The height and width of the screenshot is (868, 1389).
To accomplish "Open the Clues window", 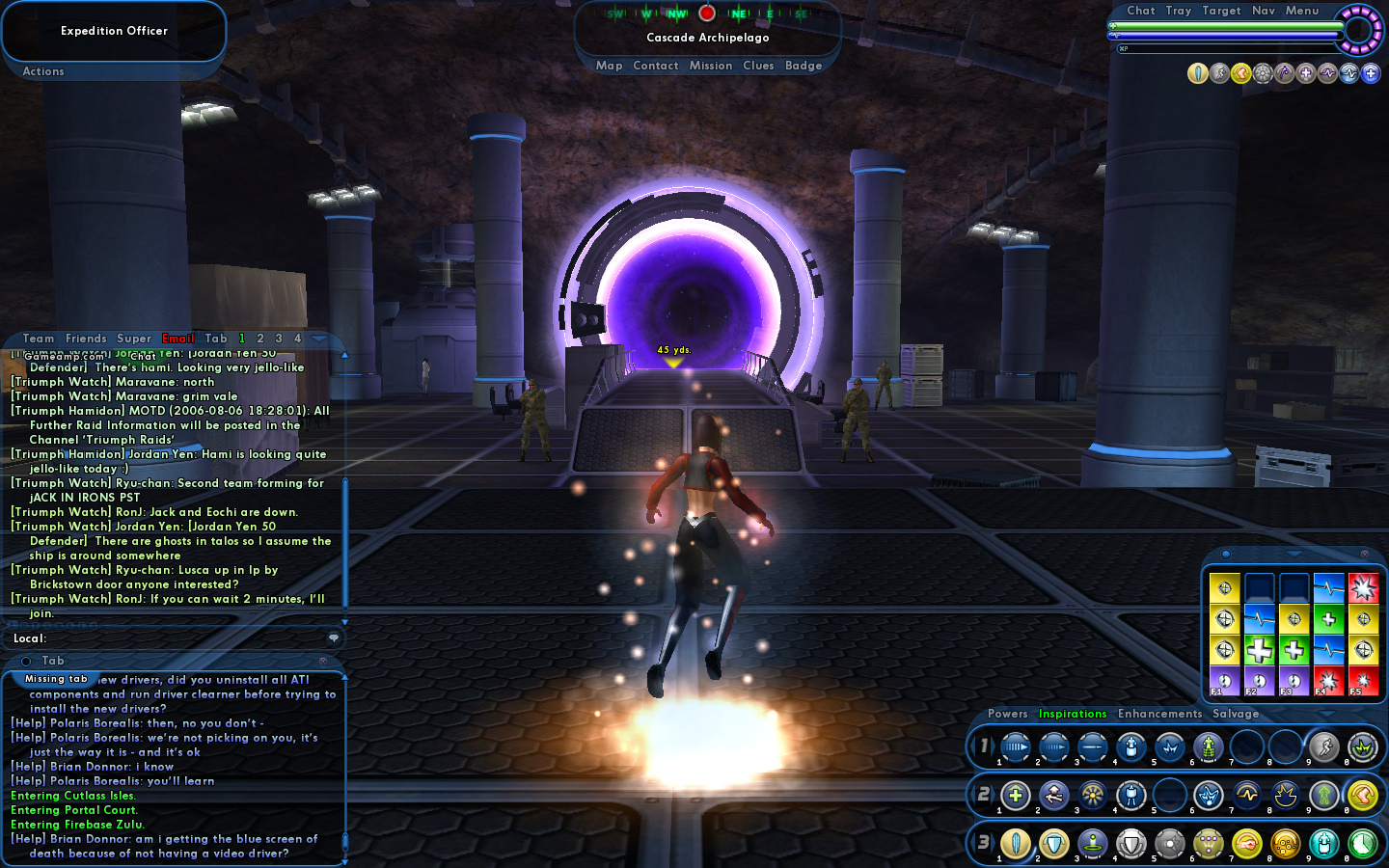I will (x=758, y=66).
